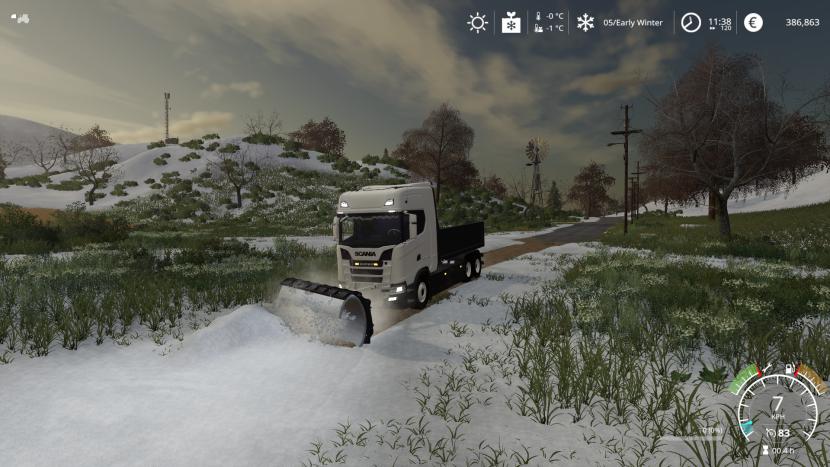Click the clock icon in the top bar
This screenshot has width=830, height=467.
(691, 22)
